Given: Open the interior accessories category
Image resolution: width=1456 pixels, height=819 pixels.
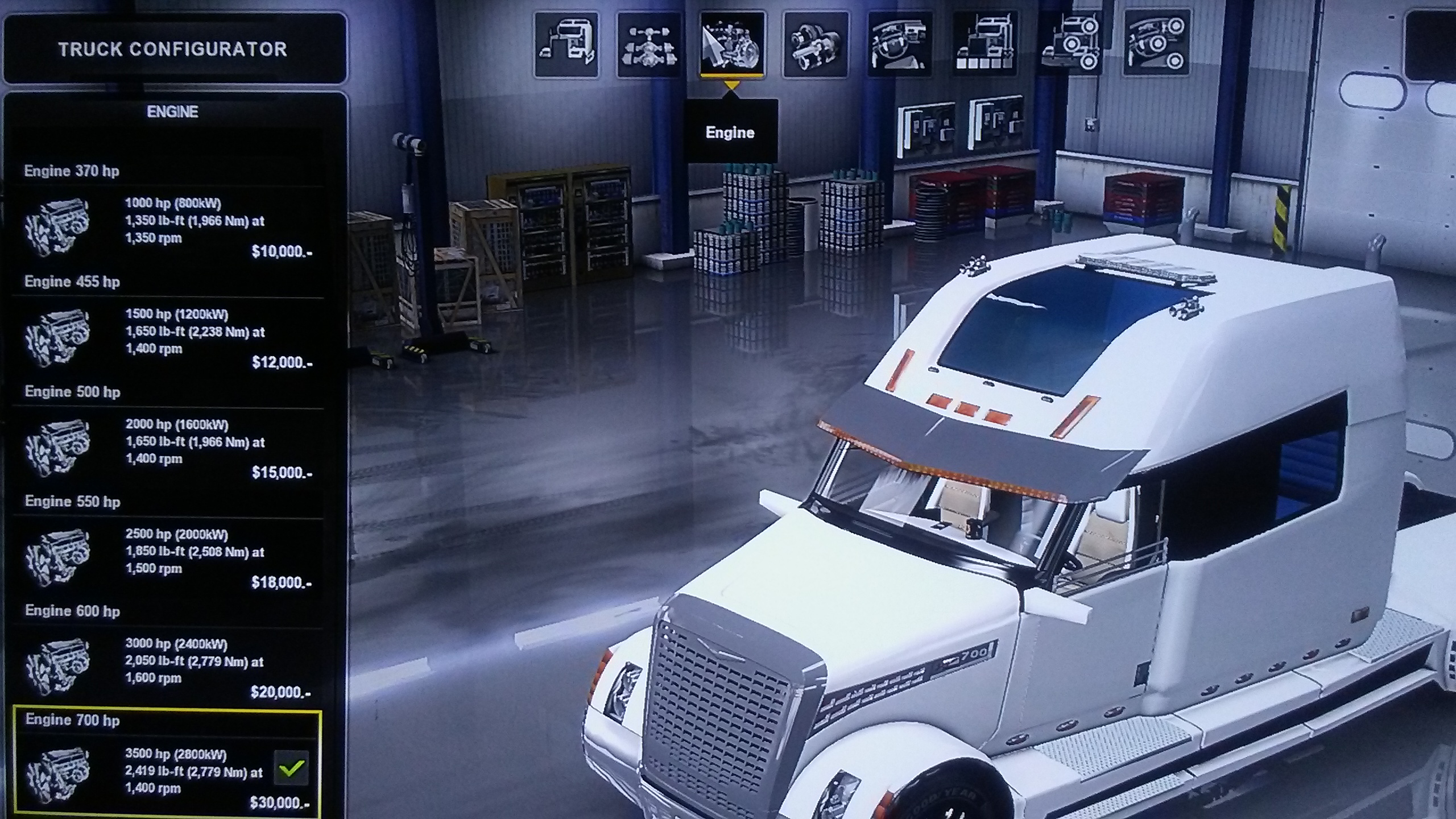Looking at the screenshot, I should tap(1156, 44).
